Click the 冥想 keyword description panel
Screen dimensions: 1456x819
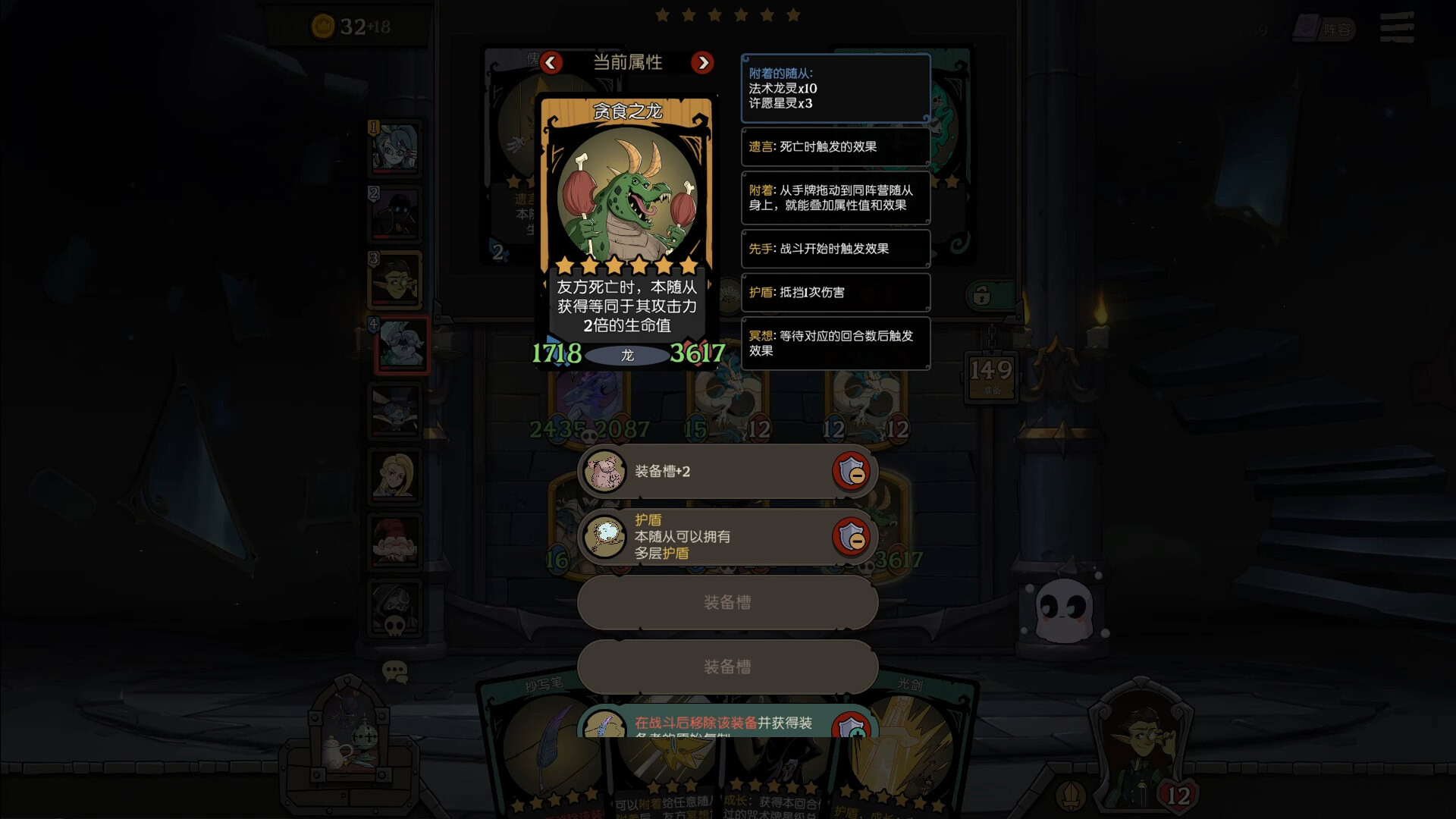835,344
